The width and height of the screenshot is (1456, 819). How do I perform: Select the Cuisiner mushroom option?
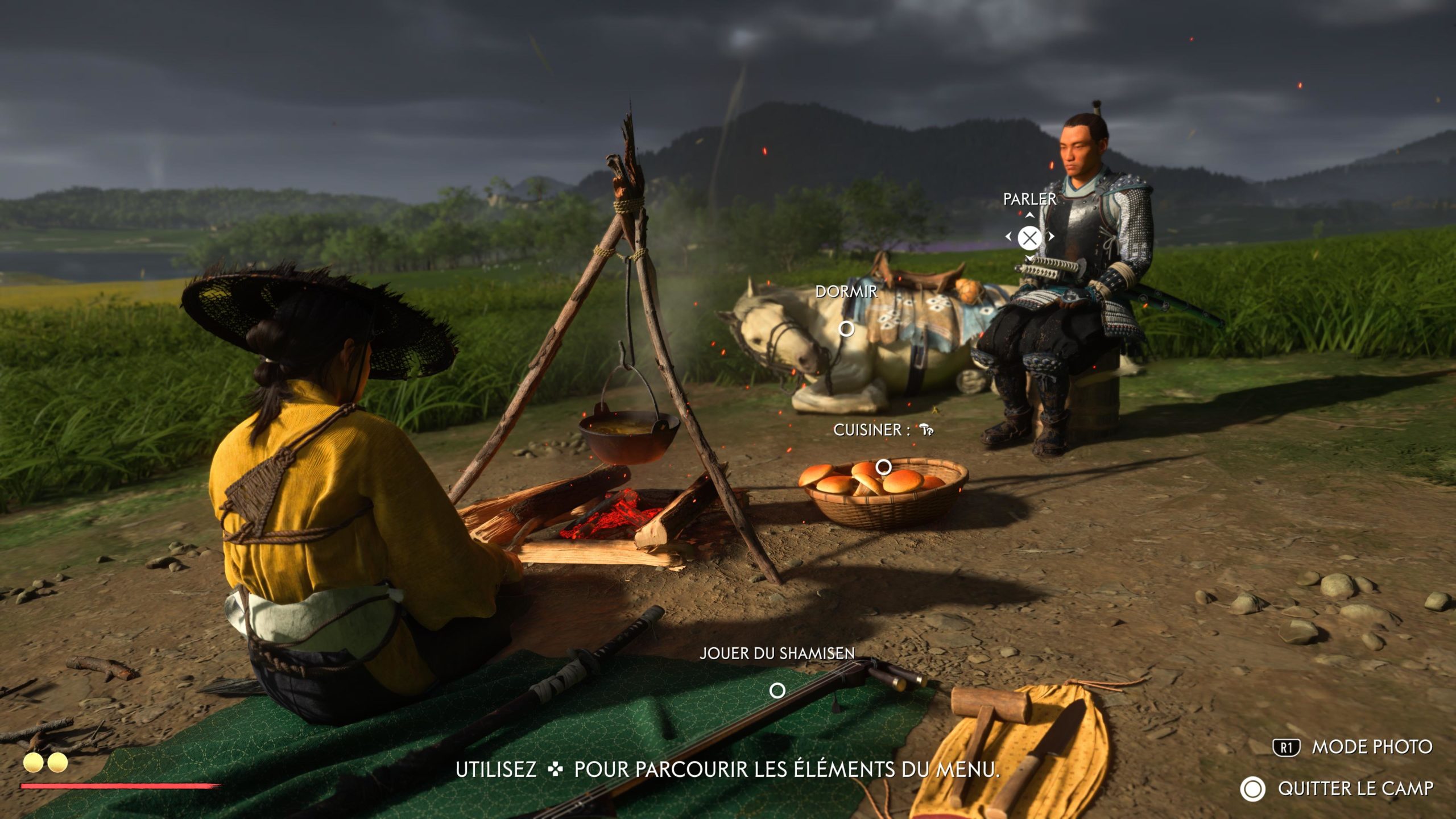[x=883, y=467]
